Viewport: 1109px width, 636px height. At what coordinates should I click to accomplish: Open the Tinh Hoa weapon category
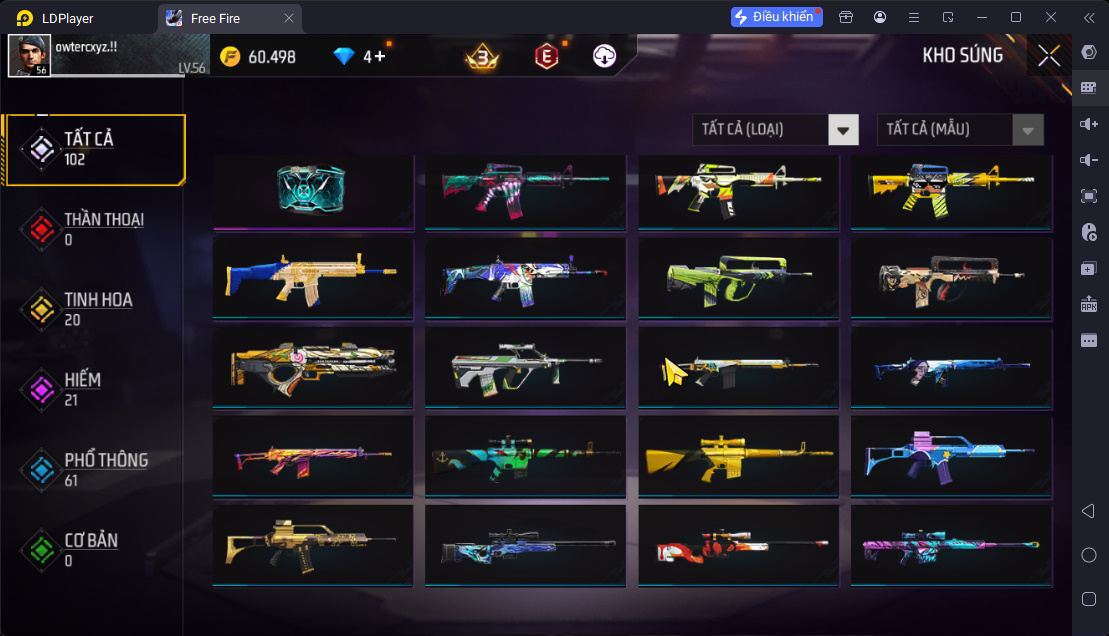pyautogui.click(x=93, y=309)
